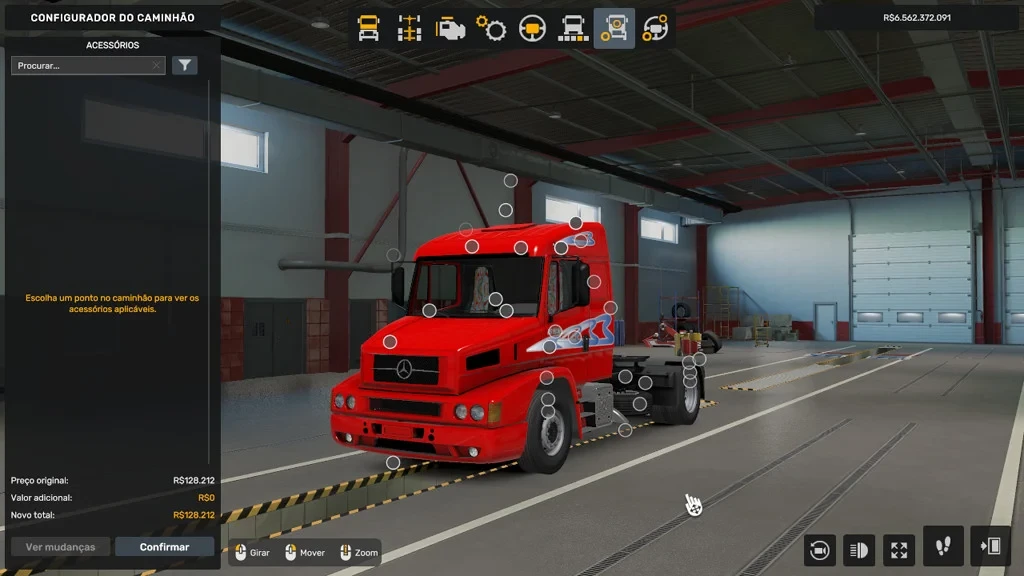Clear the search field with the X
1024x576 pixels.
(x=156, y=66)
